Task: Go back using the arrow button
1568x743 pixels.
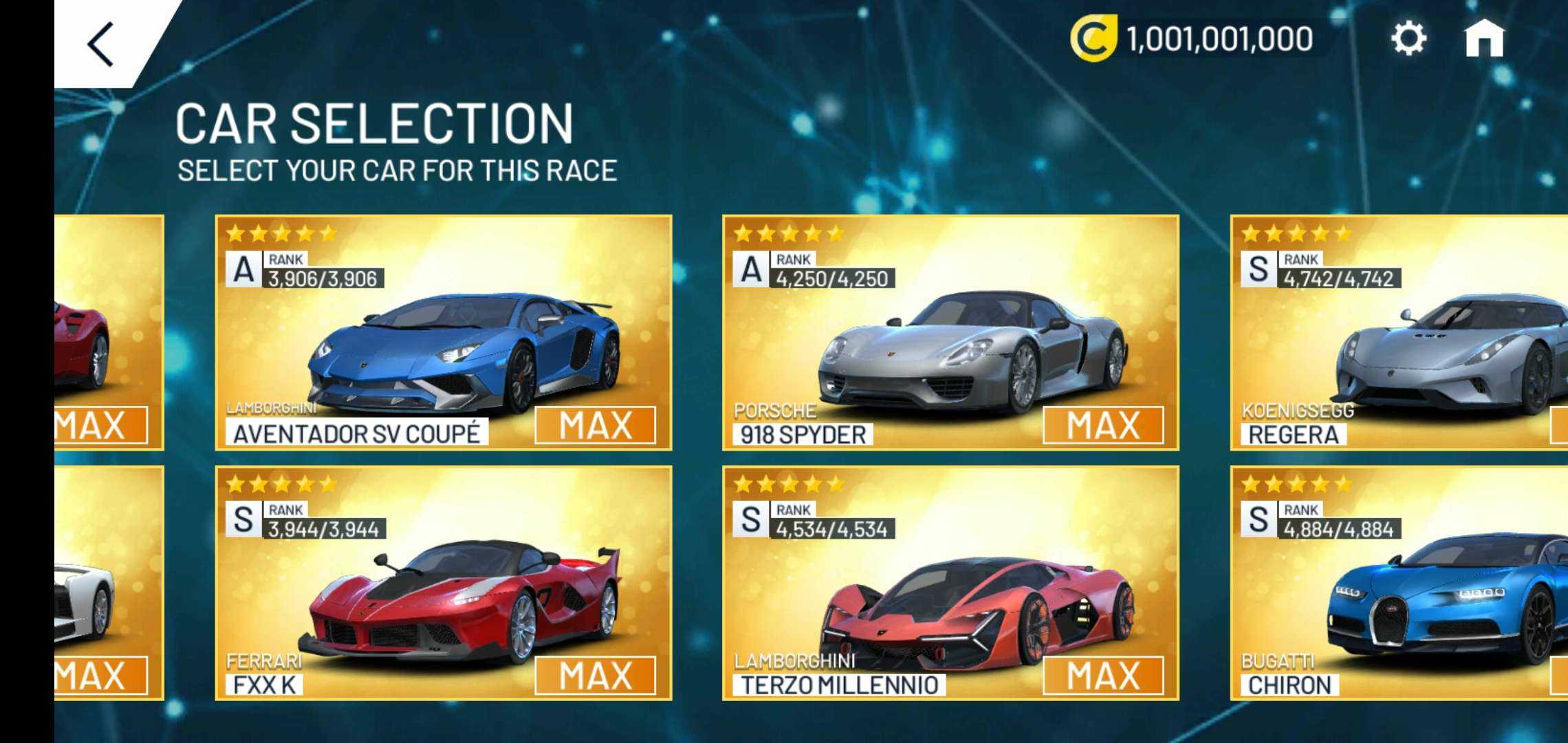Action: (x=101, y=45)
